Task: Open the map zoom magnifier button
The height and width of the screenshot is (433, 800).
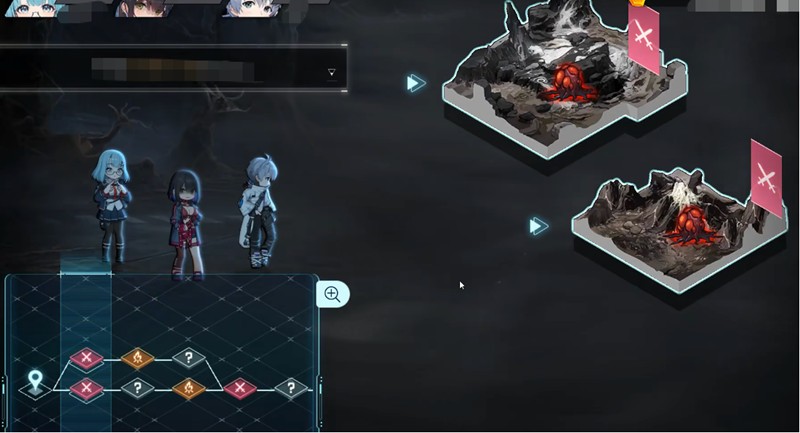Action: click(332, 294)
